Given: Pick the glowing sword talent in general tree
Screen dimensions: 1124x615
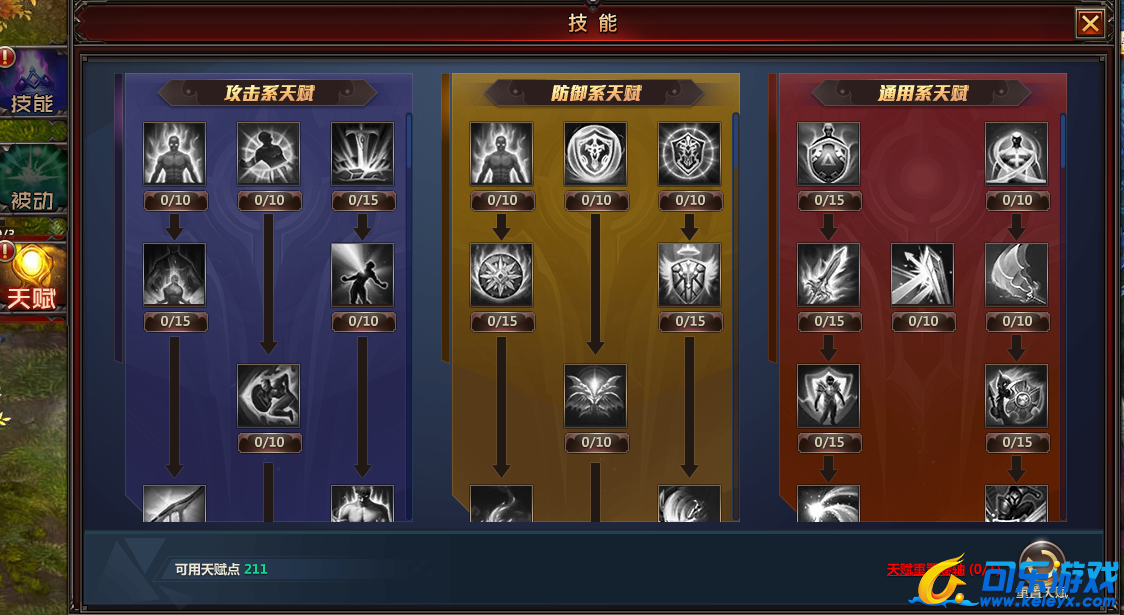Looking at the screenshot, I should (828, 274).
